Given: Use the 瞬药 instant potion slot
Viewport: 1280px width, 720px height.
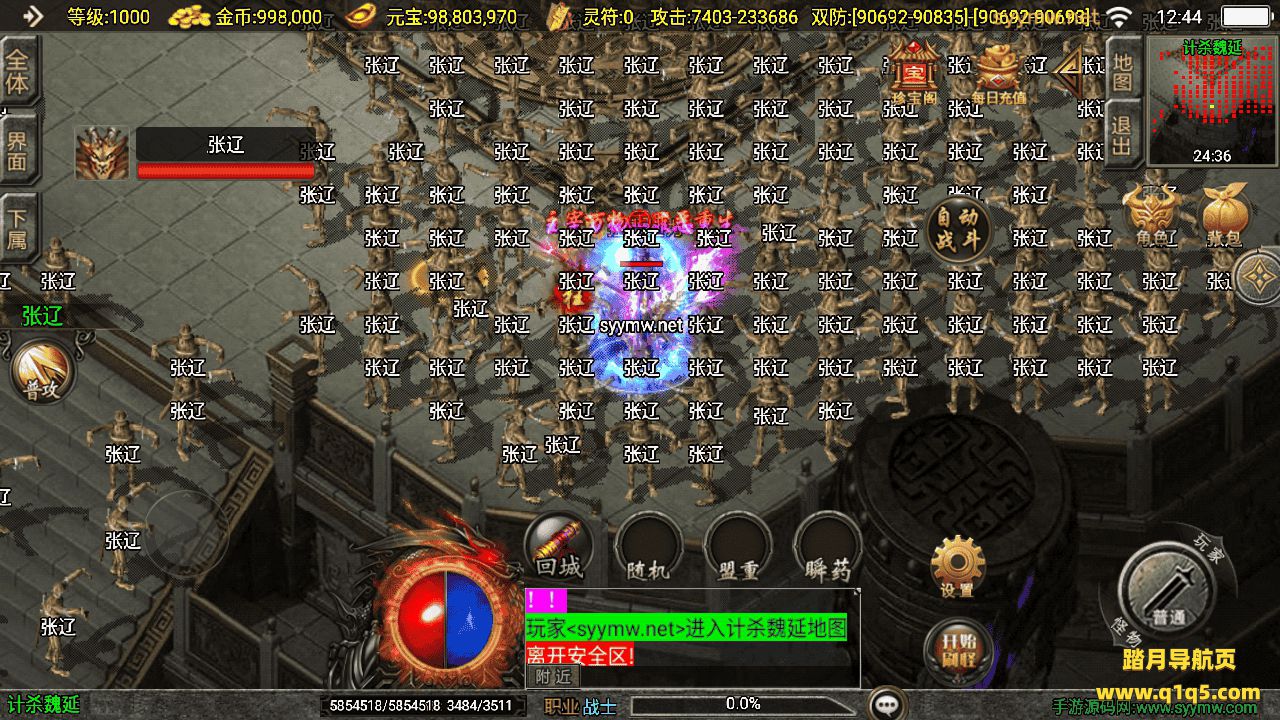Looking at the screenshot, I should coord(828,547).
